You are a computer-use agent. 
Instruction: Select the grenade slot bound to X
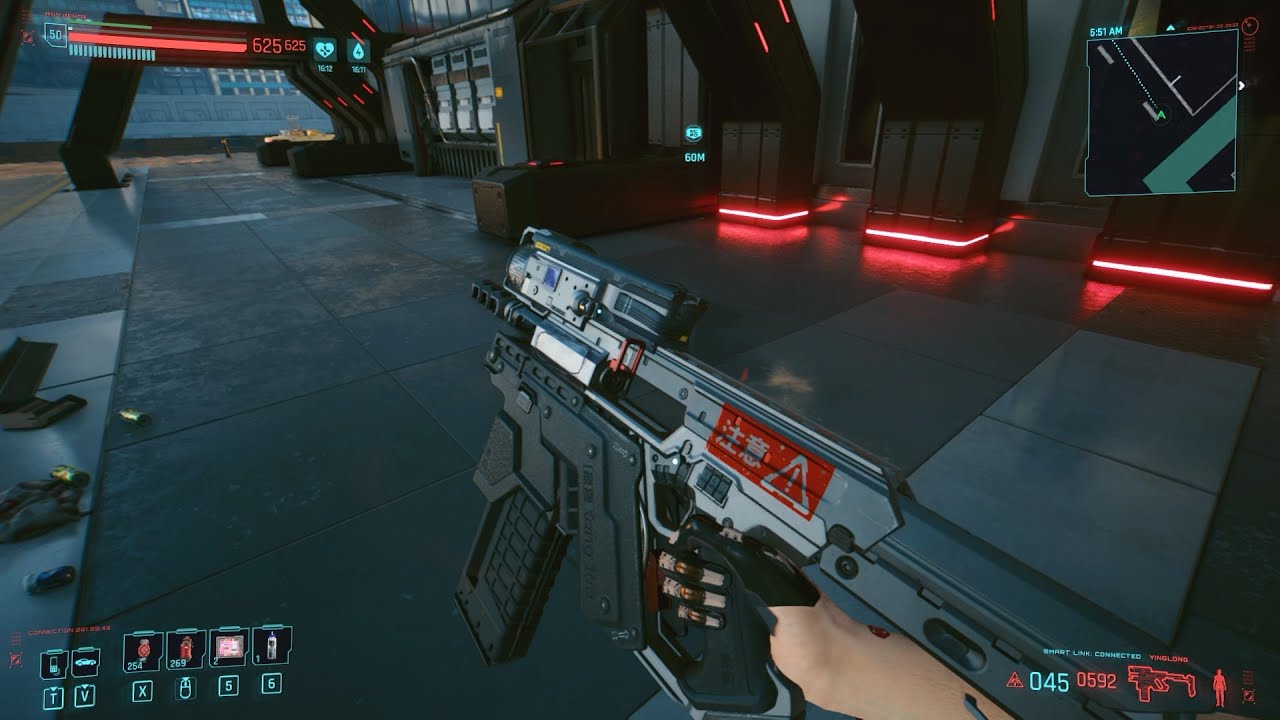(x=142, y=651)
